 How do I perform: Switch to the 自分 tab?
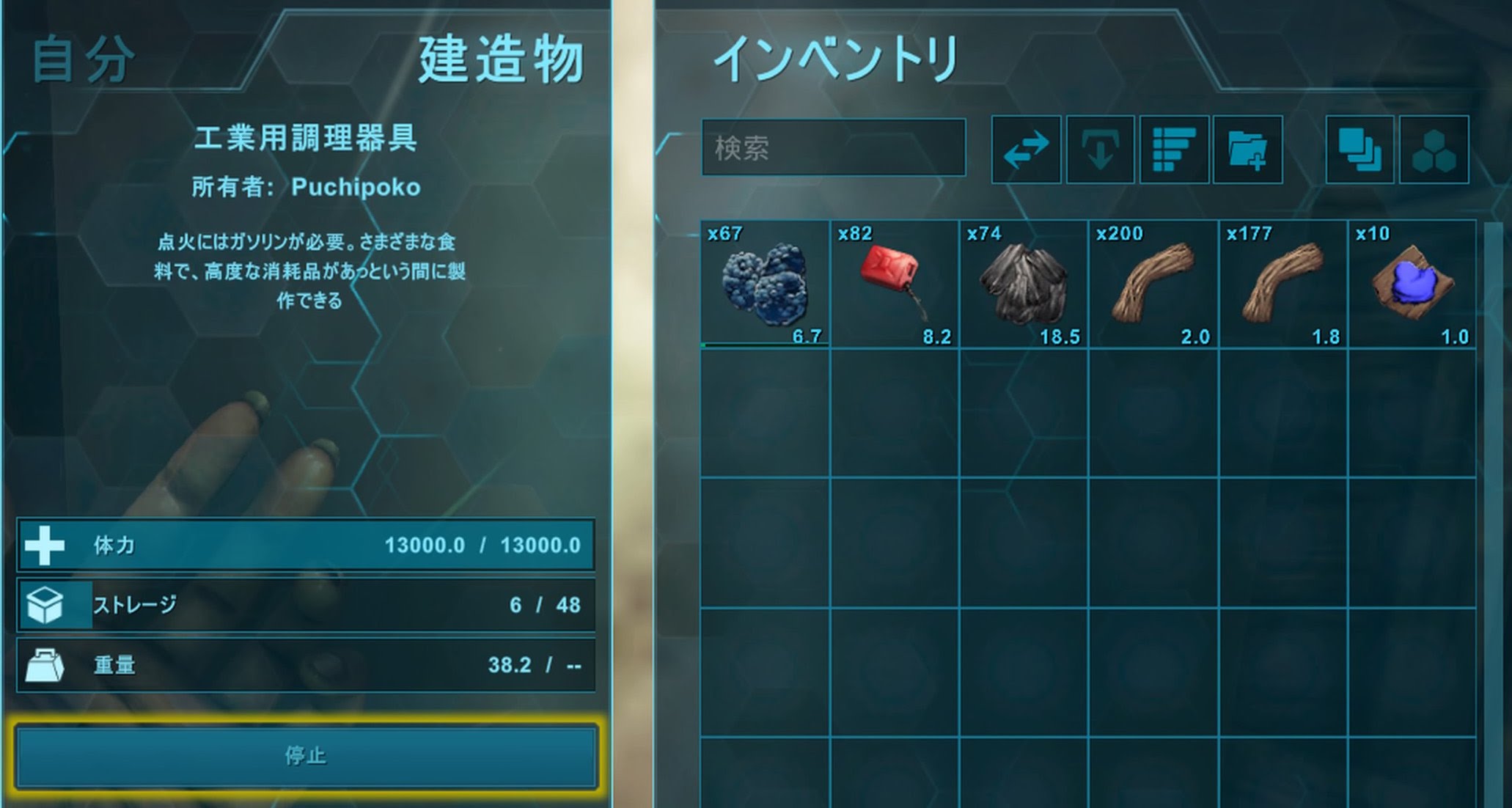pos(84,59)
